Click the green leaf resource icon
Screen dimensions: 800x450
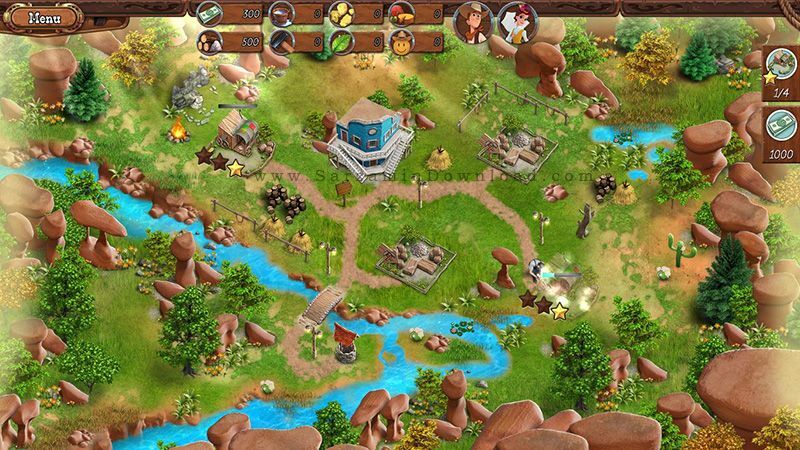tap(342, 43)
